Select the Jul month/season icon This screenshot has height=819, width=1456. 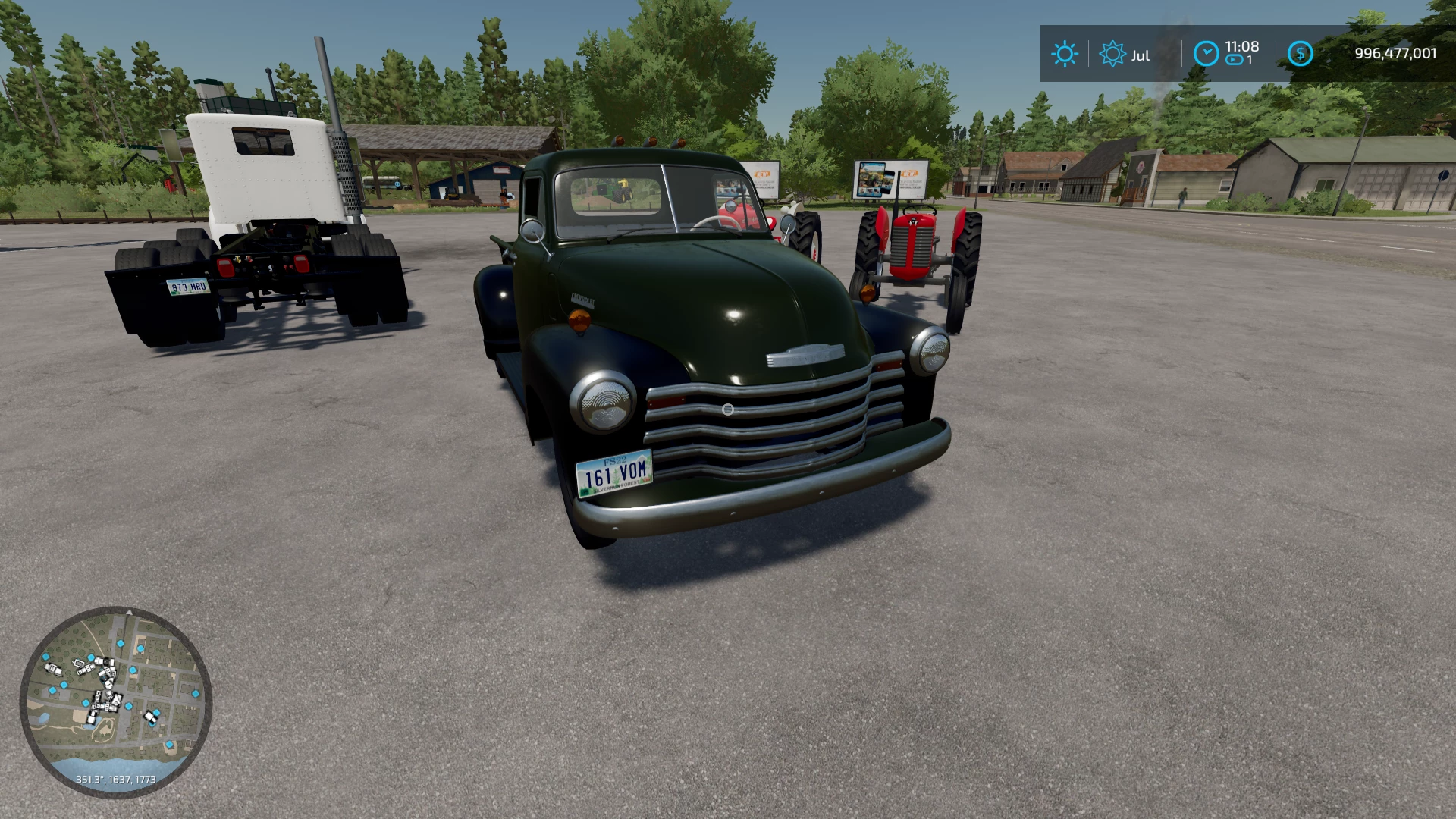tap(1112, 54)
